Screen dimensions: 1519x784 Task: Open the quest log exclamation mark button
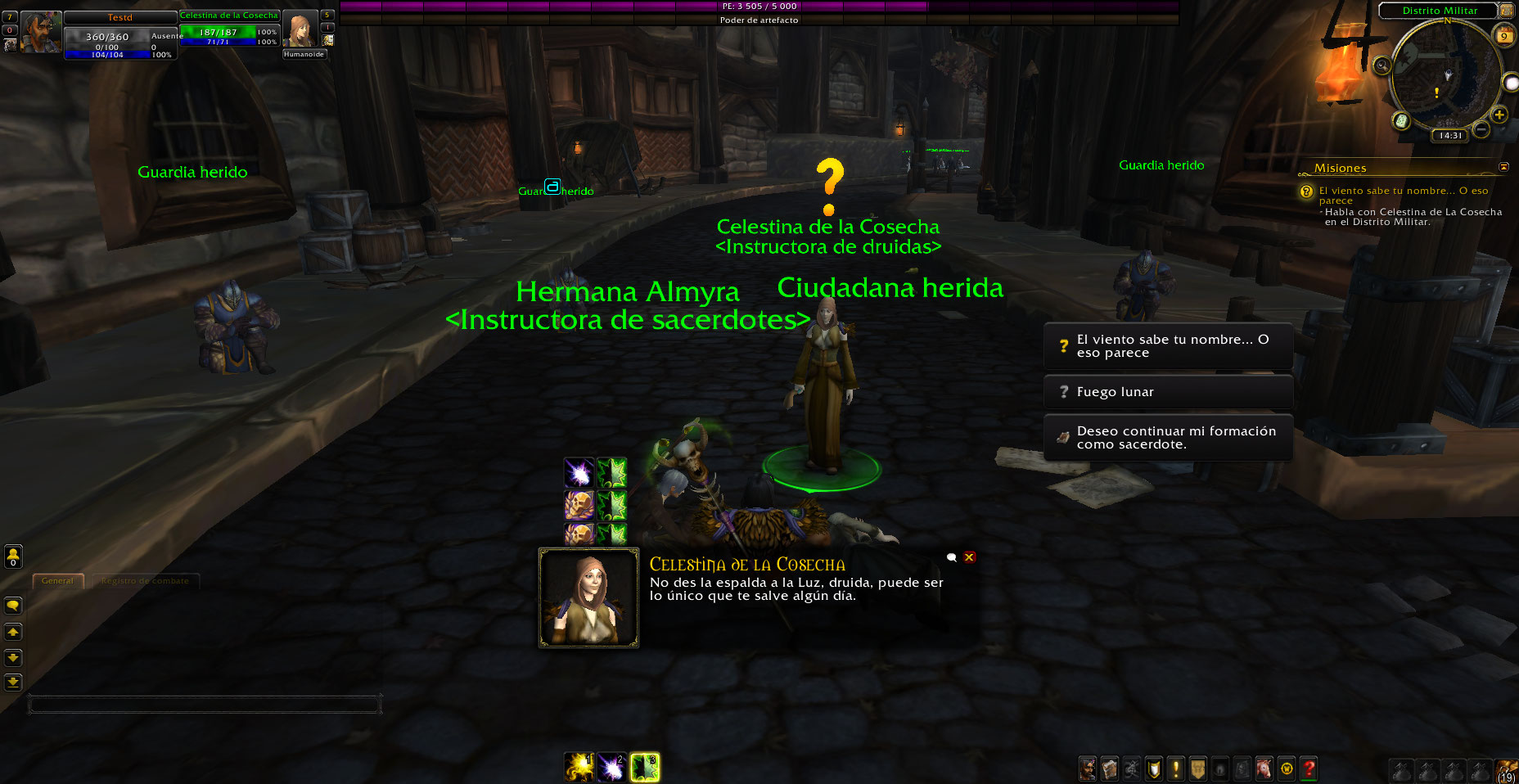1176,768
